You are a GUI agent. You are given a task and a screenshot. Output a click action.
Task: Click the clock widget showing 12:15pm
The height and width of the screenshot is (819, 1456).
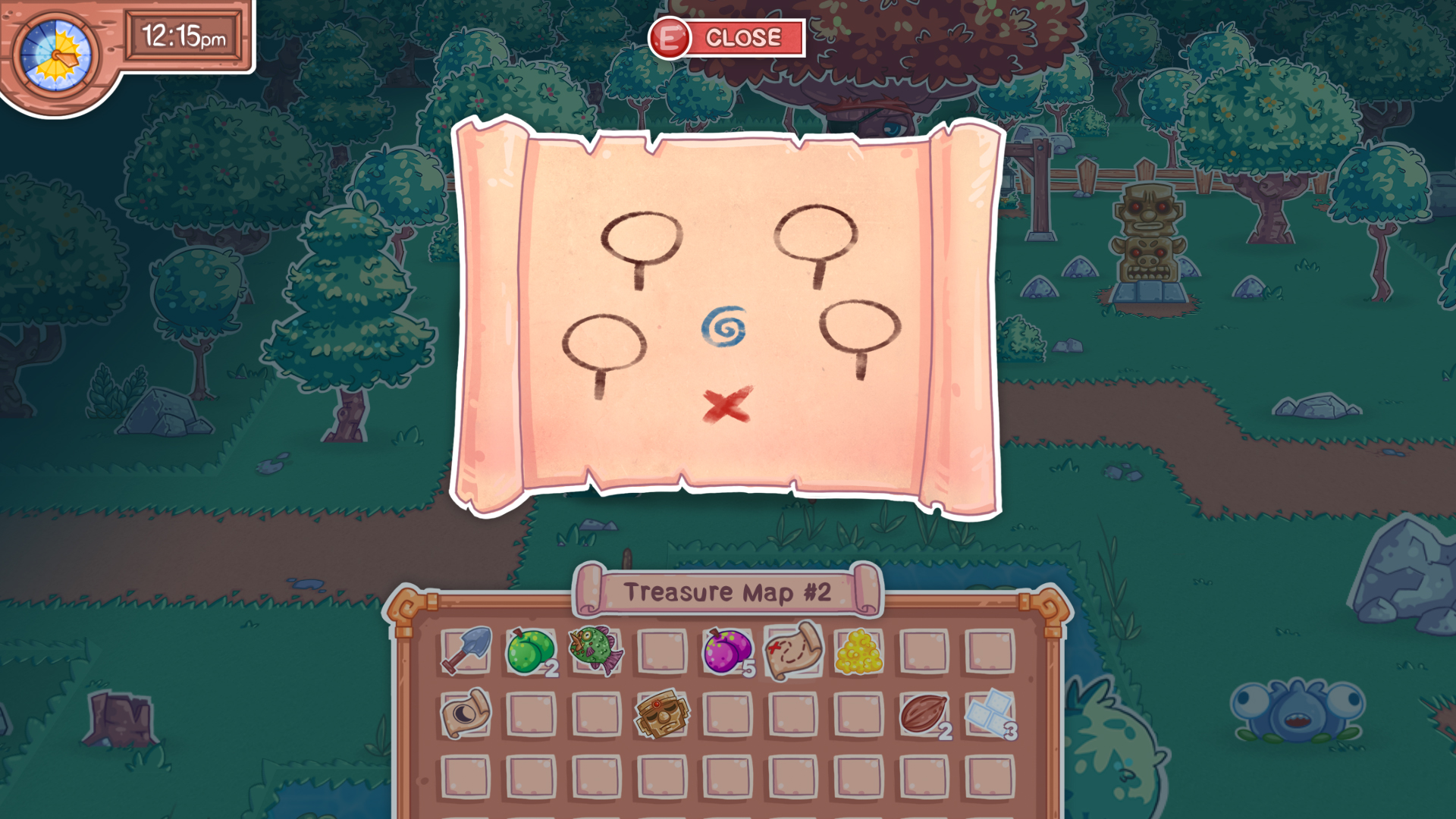tap(186, 34)
